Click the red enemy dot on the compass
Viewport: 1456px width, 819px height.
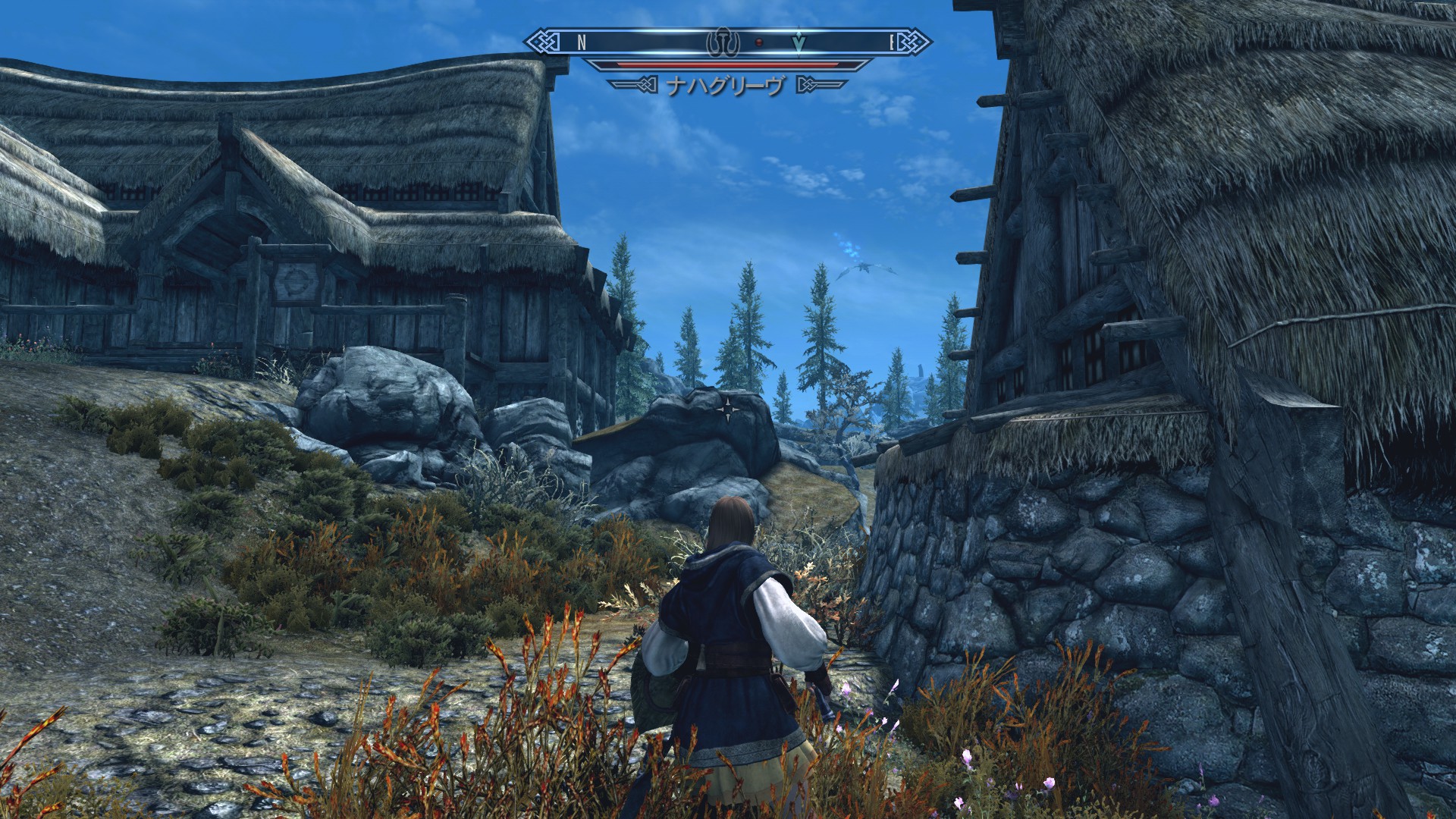point(759,42)
